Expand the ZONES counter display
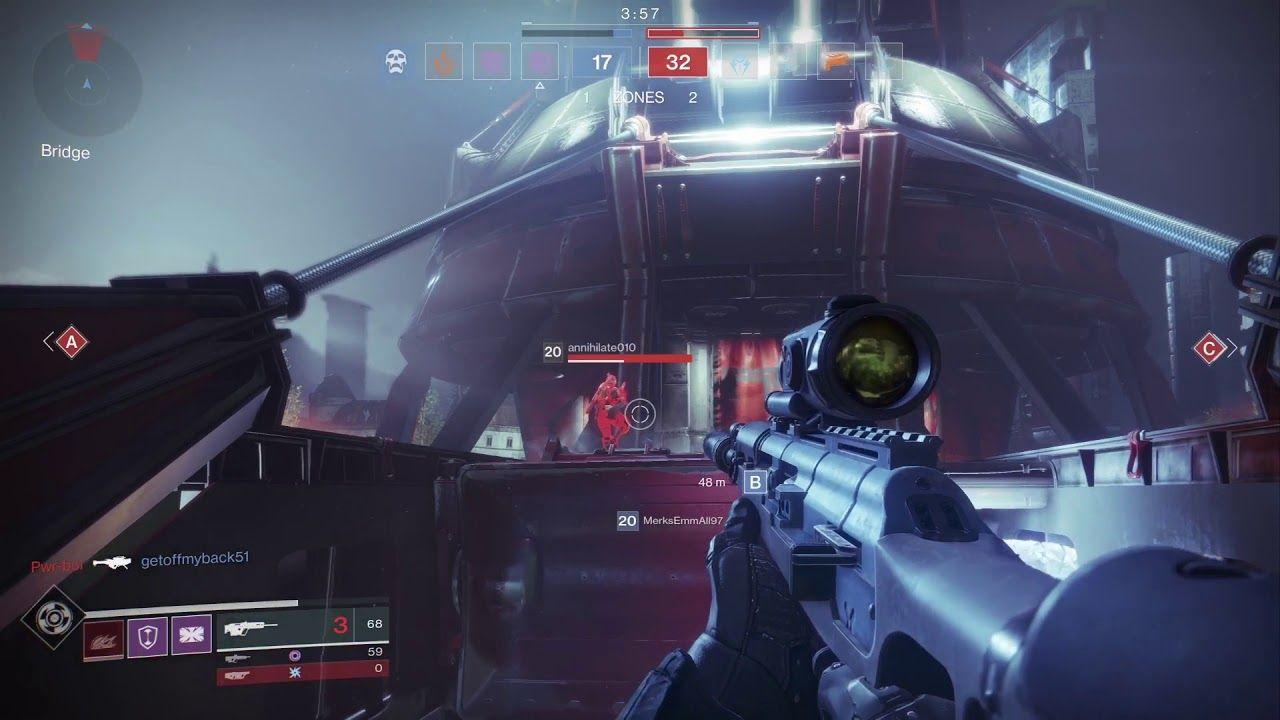Image resolution: width=1280 pixels, height=720 pixels. 637,97
